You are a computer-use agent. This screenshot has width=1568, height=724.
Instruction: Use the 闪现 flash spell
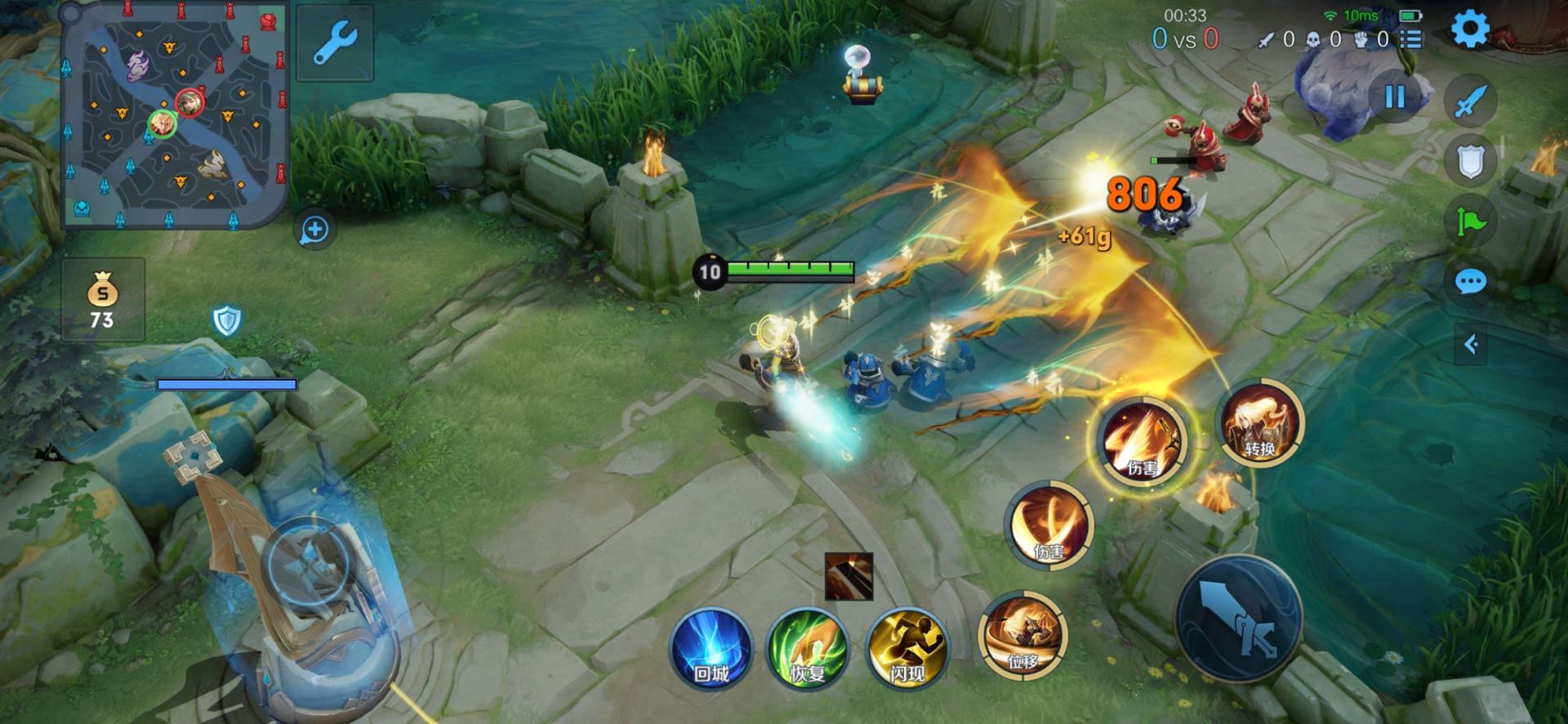[907, 649]
